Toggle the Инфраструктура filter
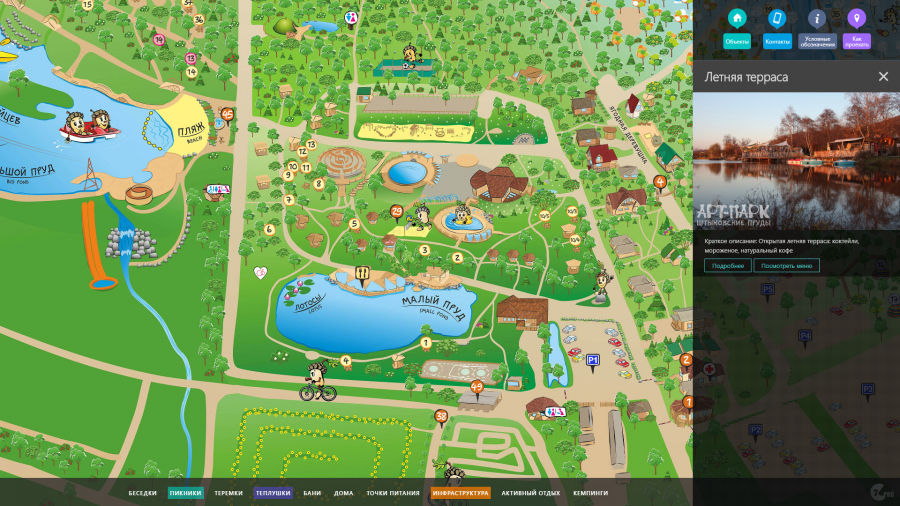This screenshot has height=506, width=900. pyautogui.click(x=460, y=493)
